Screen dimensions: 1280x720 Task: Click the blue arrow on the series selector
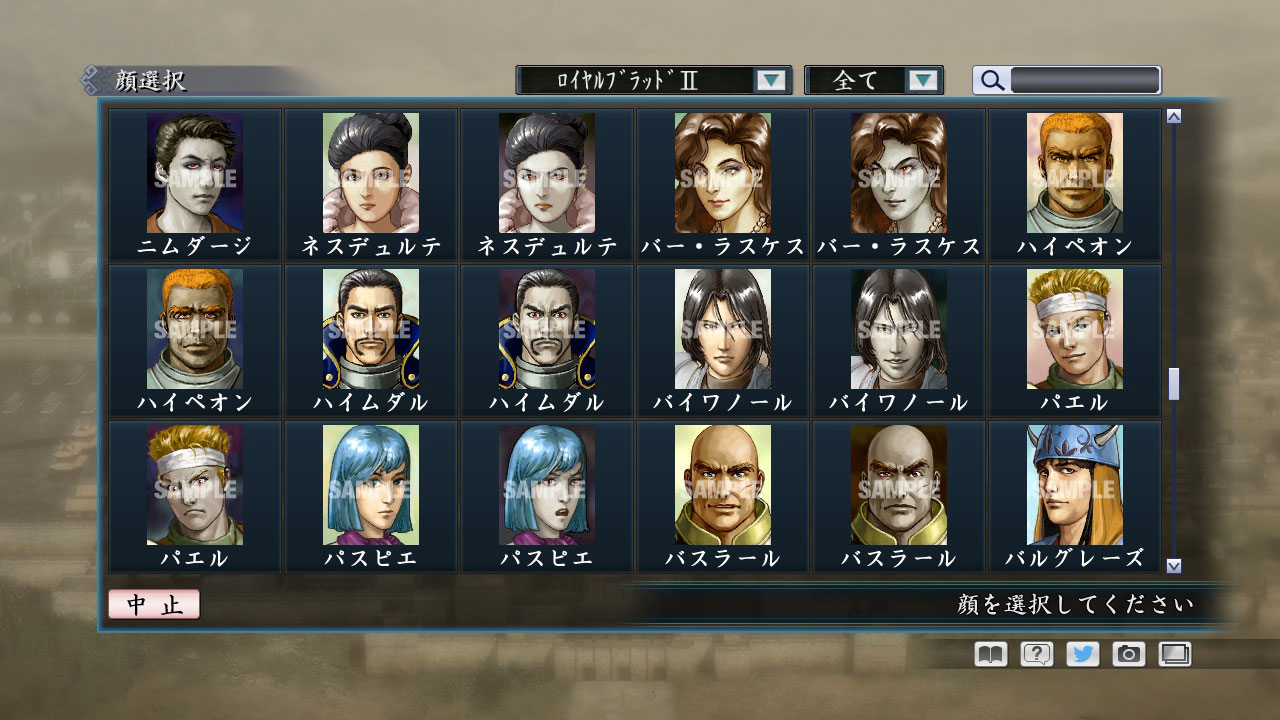(x=770, y=79)
